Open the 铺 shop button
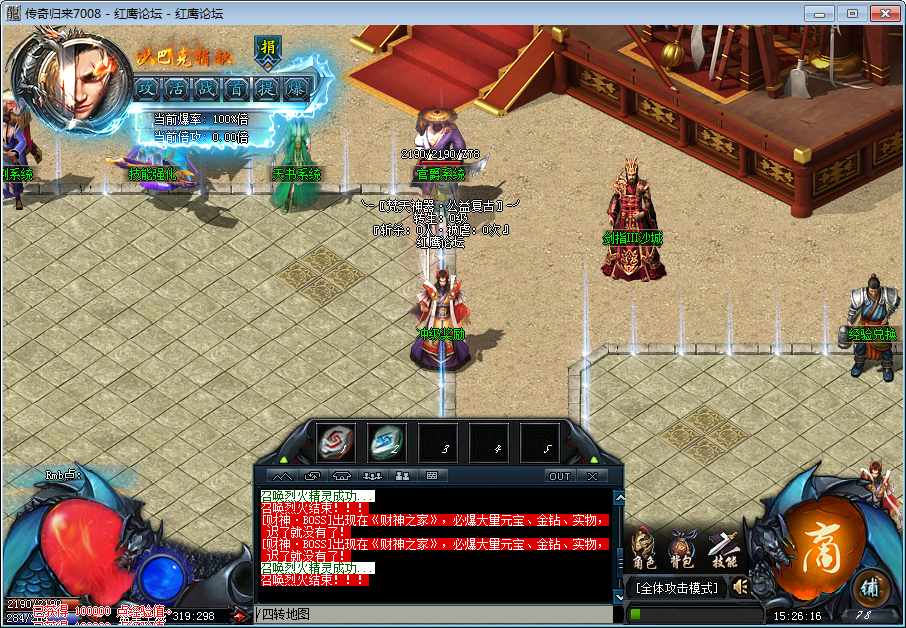 870,587
